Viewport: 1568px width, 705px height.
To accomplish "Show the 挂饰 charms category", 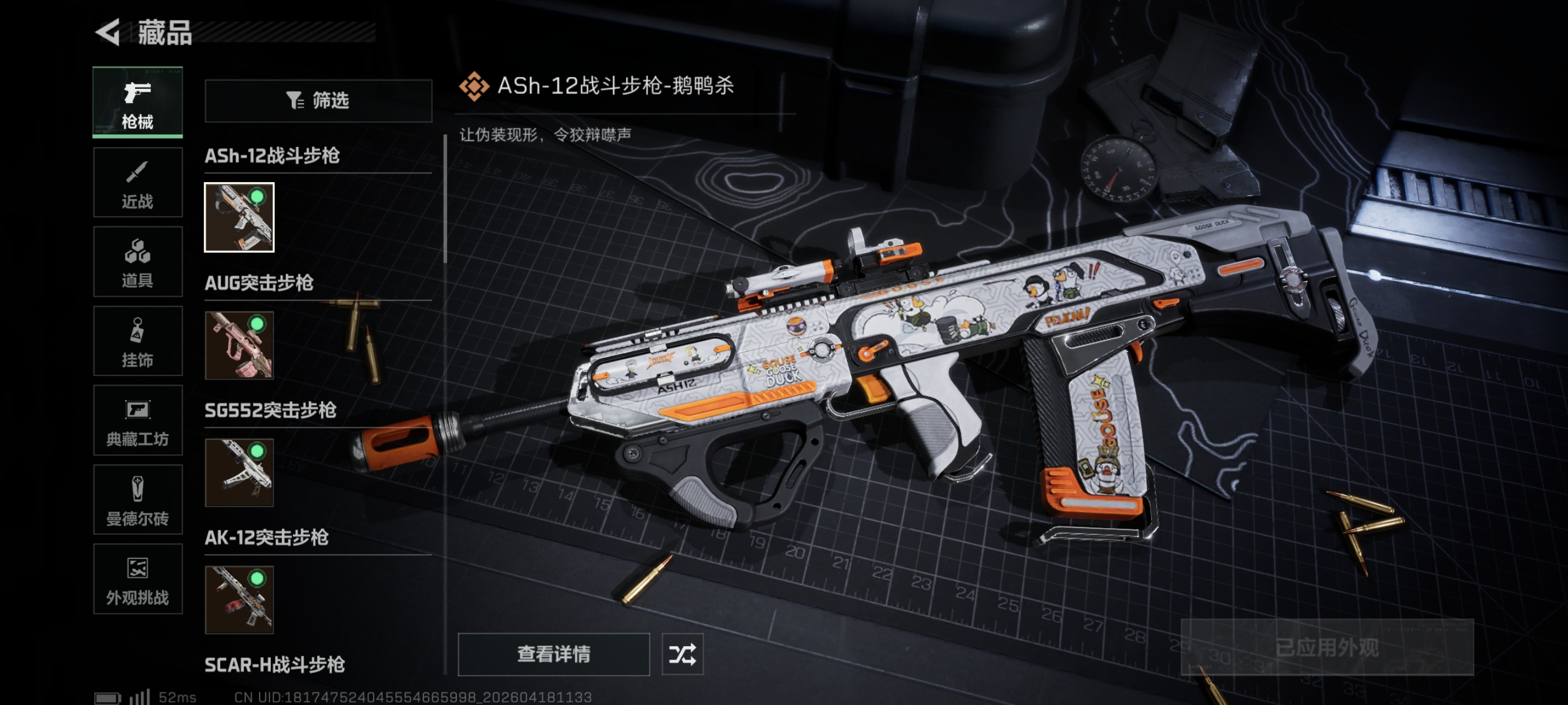I will (x=137, y=341).
